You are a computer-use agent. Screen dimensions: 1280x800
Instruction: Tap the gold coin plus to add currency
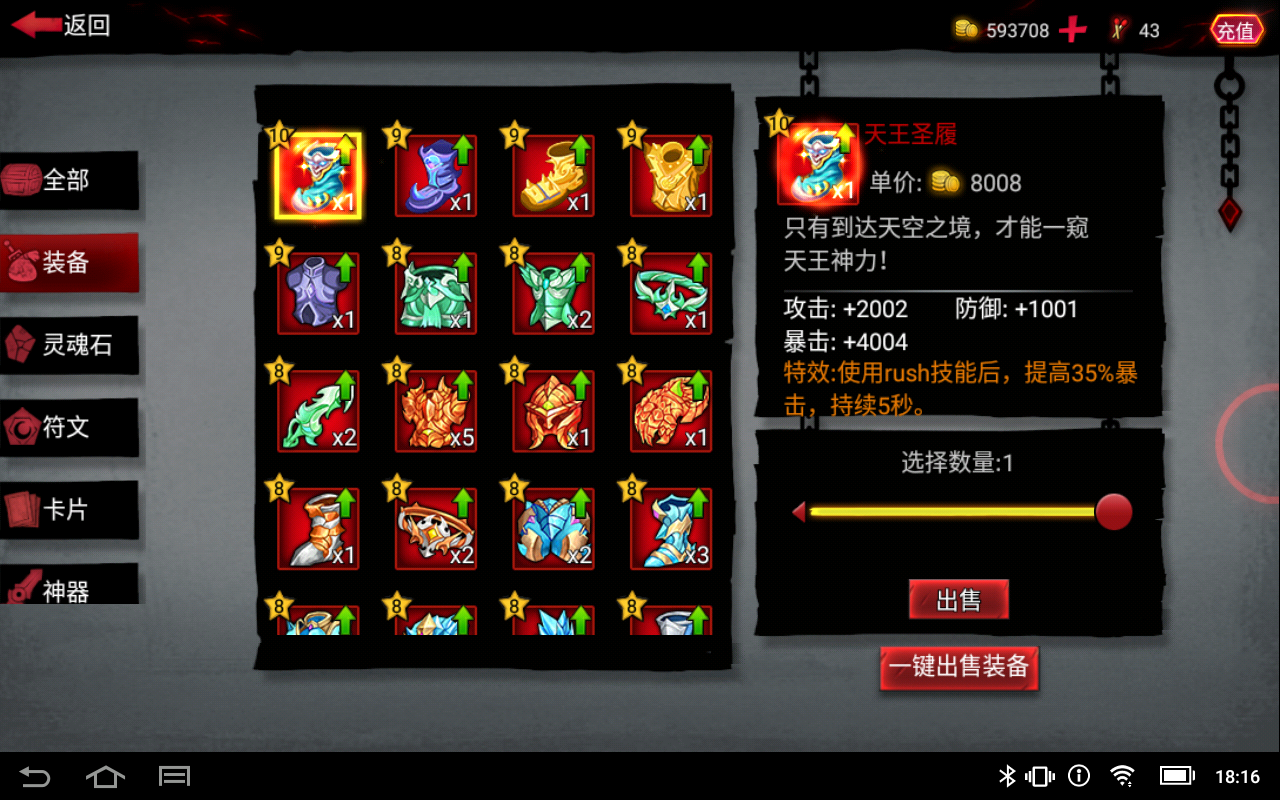(1072, 29)
